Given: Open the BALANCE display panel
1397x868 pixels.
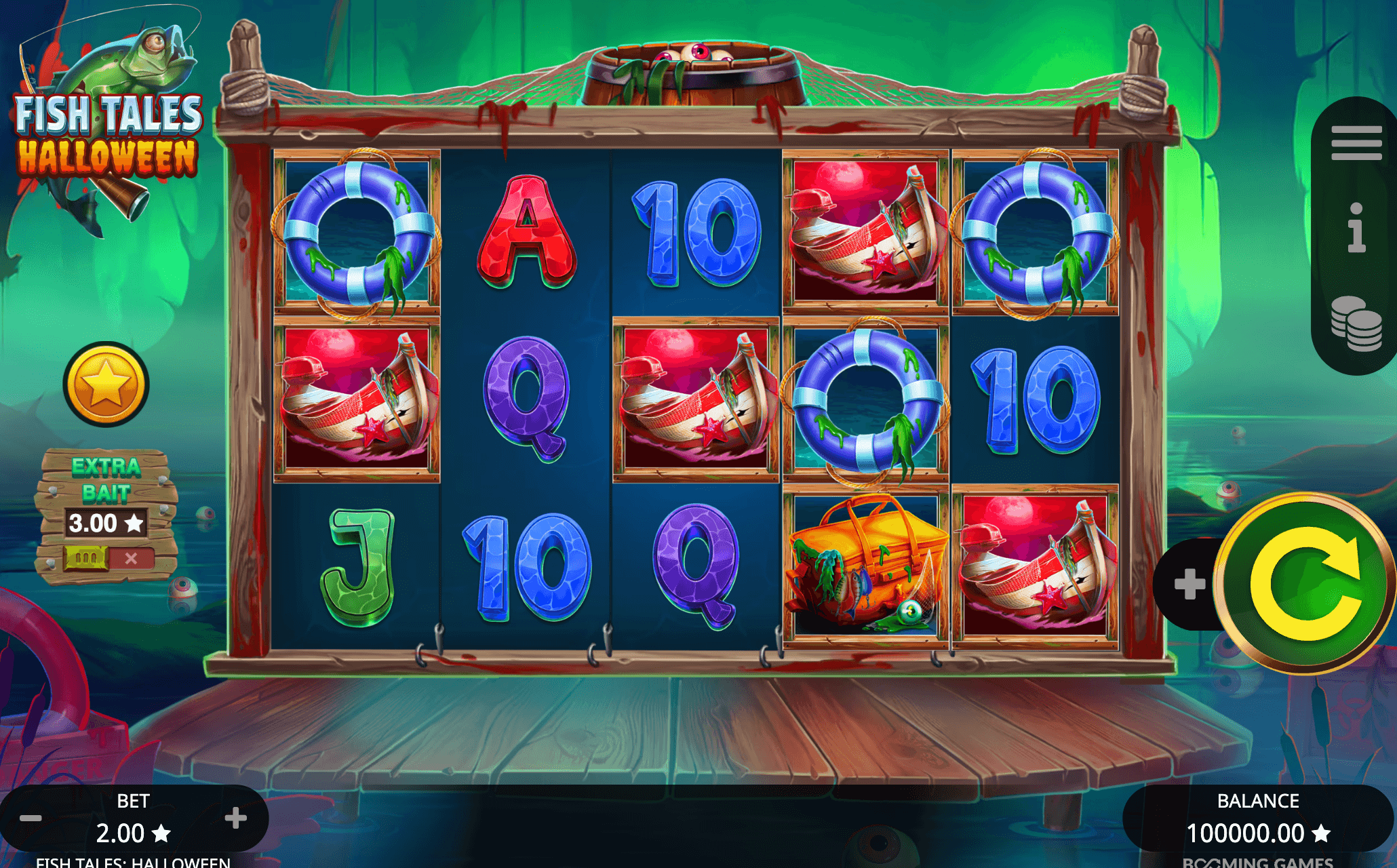Looking at the screenshot, I should point(1258,818).
